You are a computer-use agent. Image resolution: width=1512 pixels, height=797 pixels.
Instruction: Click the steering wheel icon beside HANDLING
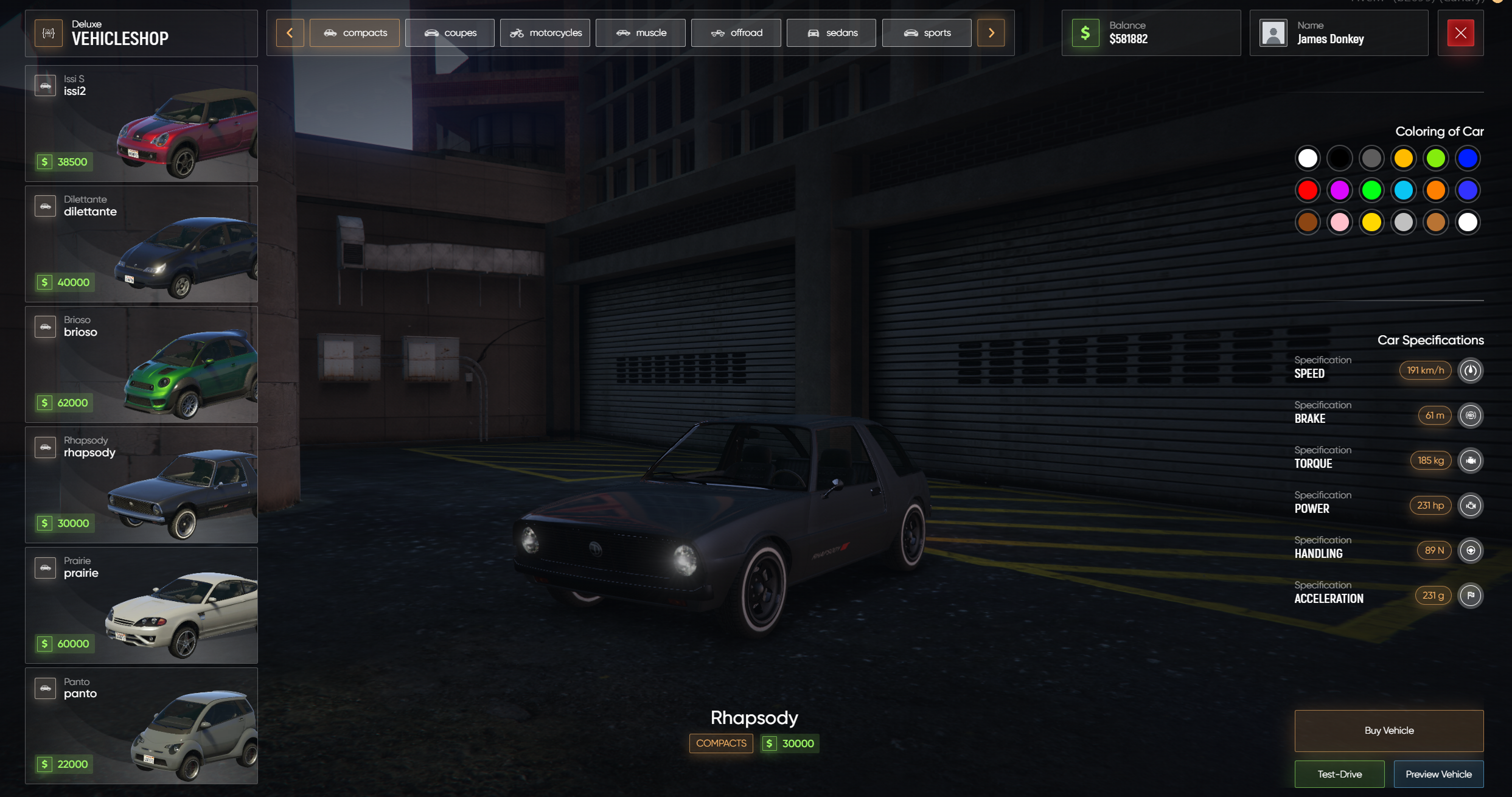[1471, 551]
